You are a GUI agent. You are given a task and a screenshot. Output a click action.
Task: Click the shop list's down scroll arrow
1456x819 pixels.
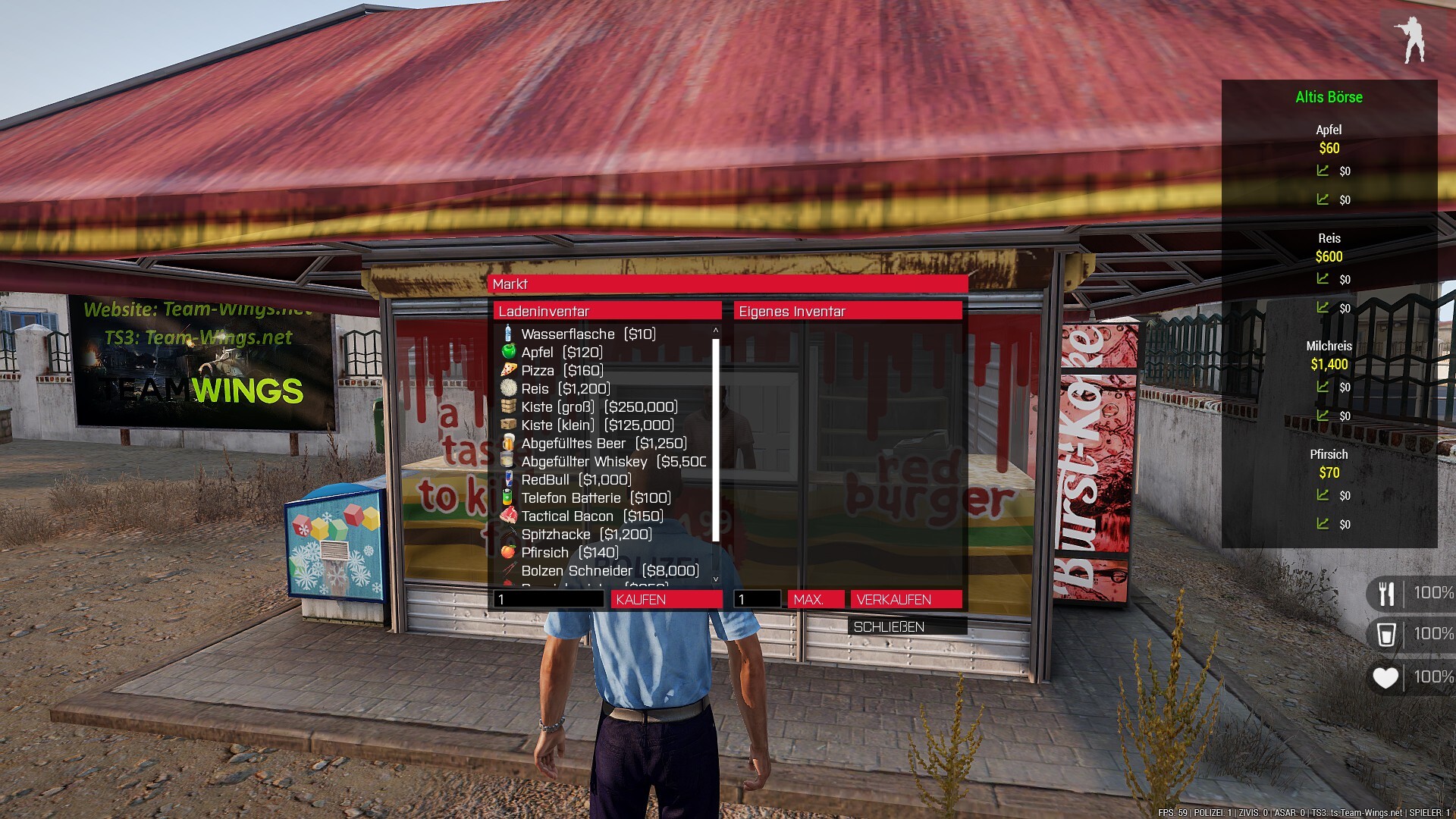(715, 579)
